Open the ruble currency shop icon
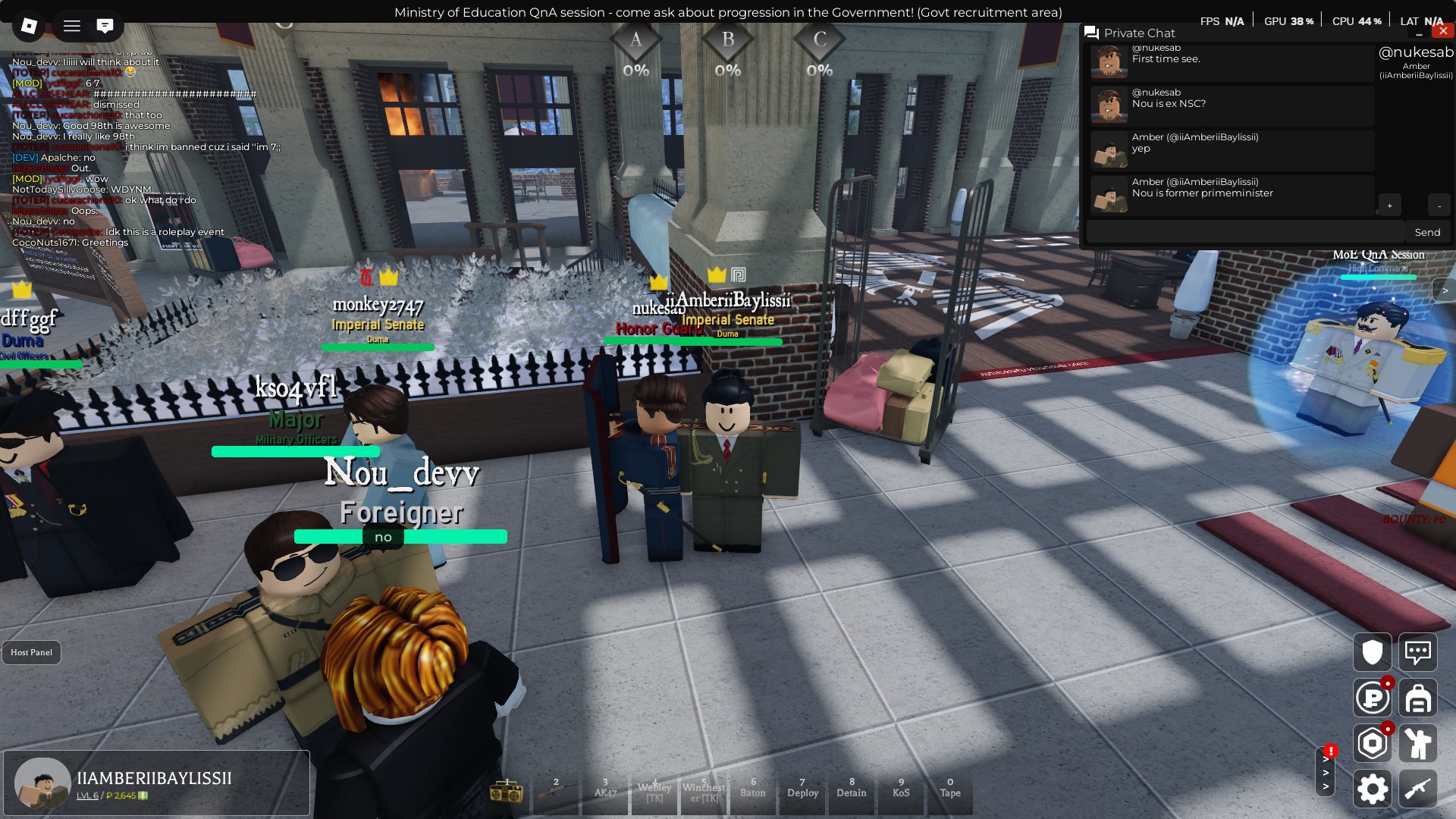The width and height of the screenshot is (1456, 819). point(1372,698)
